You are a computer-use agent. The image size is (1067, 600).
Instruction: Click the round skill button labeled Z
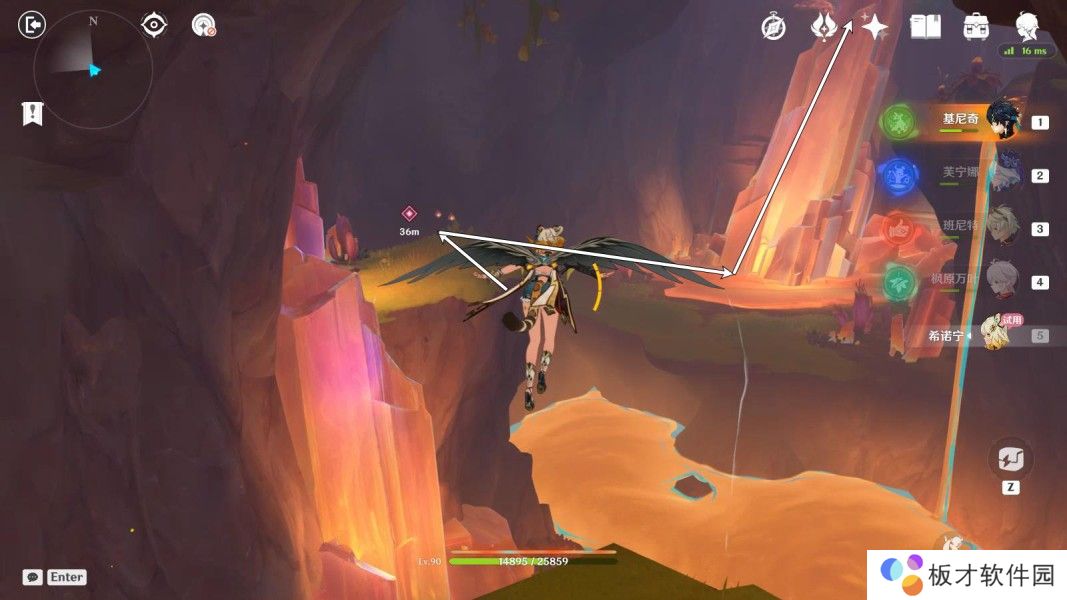pyautogui.click(x=1010, y=460)
